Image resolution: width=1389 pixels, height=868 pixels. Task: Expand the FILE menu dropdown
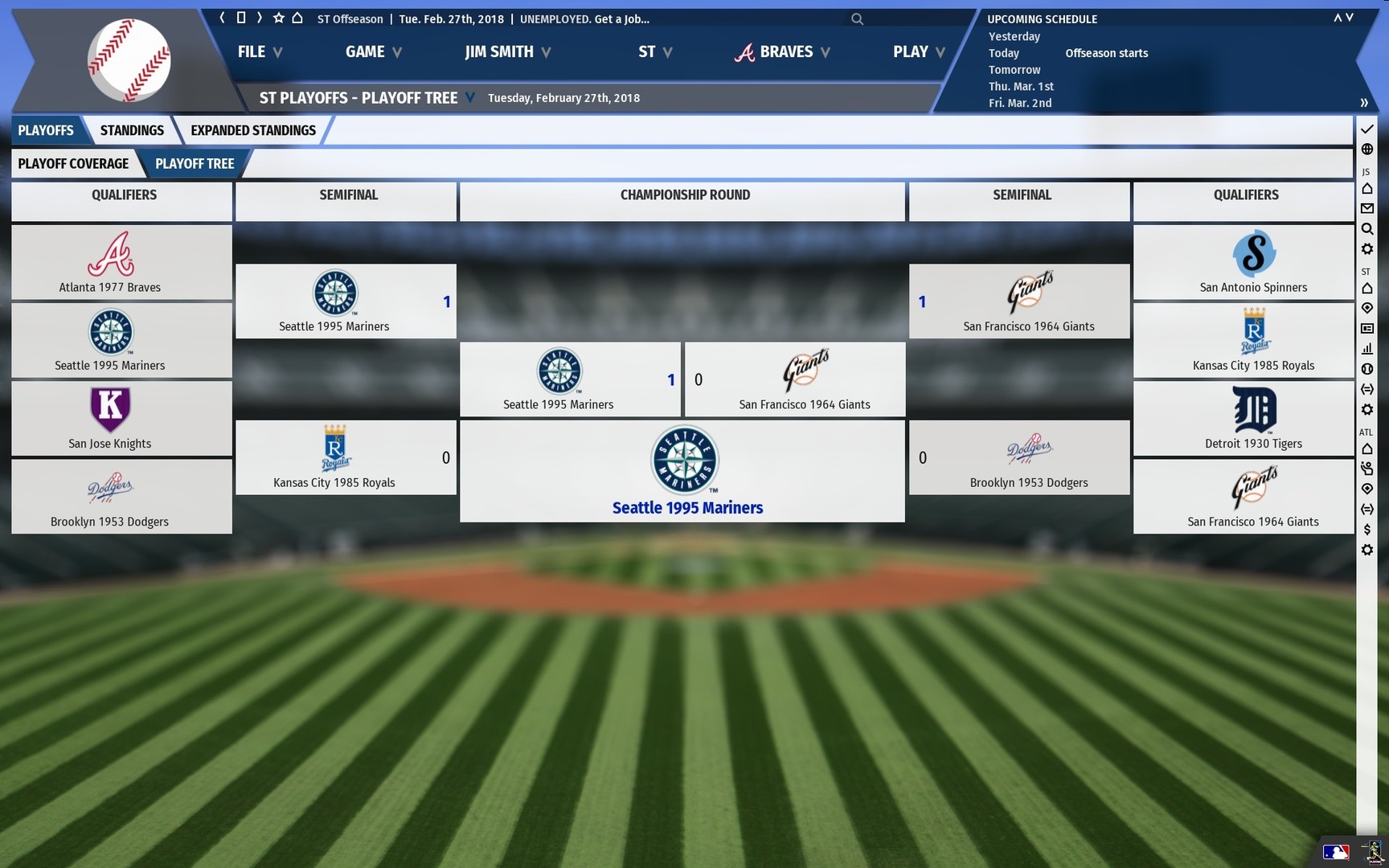click(x=258, y=51)
